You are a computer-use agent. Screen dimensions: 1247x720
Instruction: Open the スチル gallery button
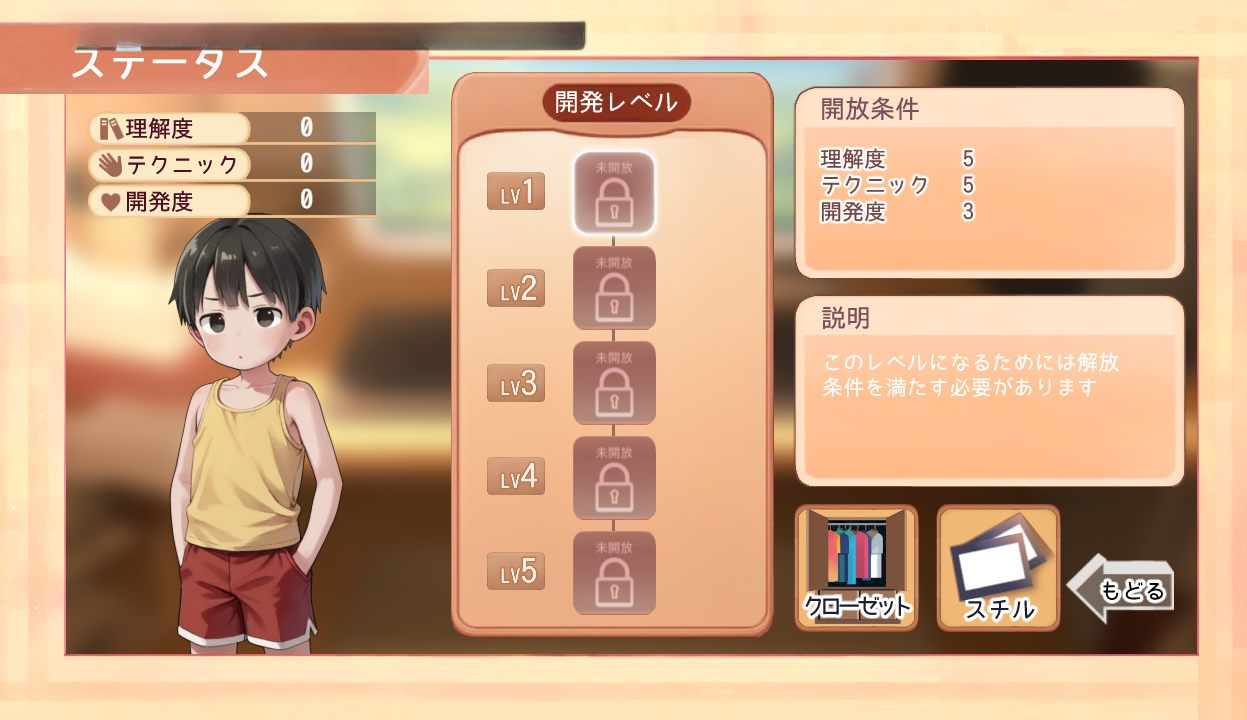pos(998,568)
